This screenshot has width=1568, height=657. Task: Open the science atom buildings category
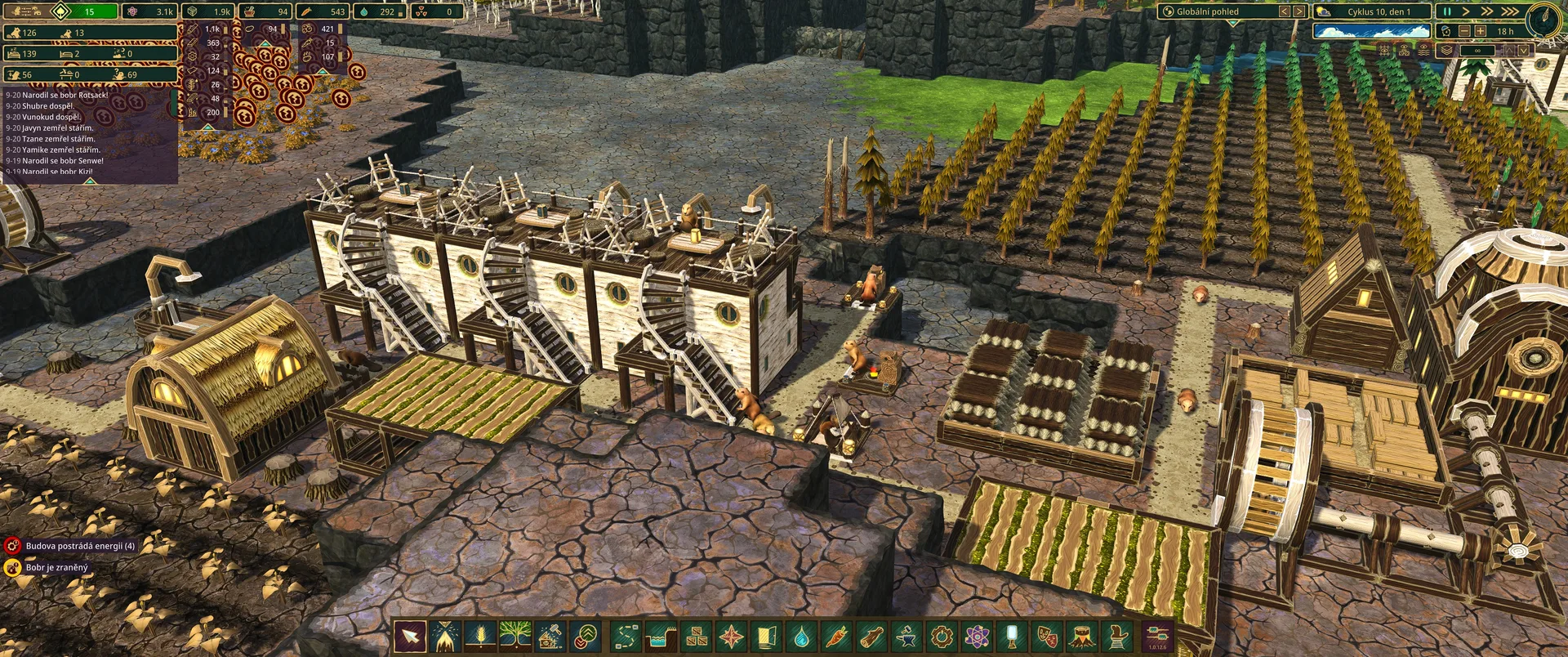click(x=977, y=636)
